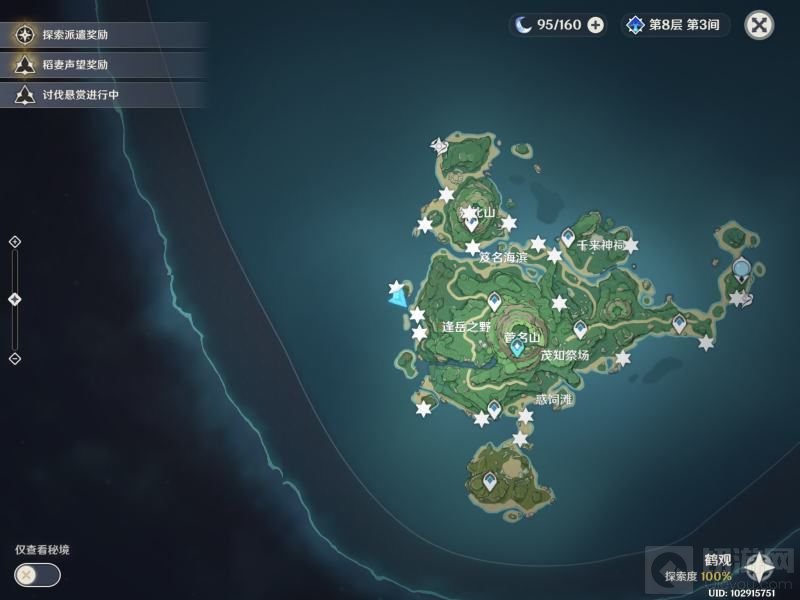Toggle the 仅查看秘境 domains-only switch
800x600 pixels.
[x=37, y=575]
